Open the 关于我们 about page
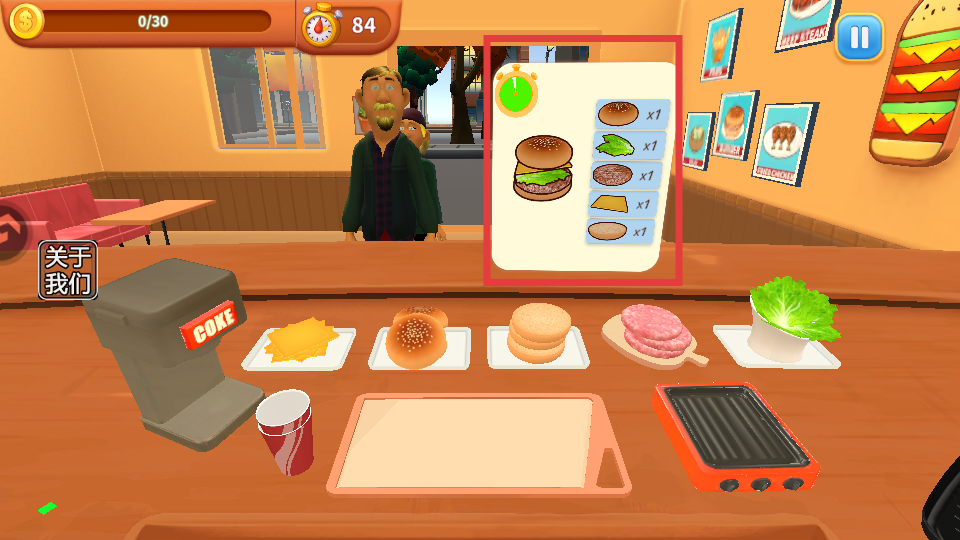 coord(68,271)
